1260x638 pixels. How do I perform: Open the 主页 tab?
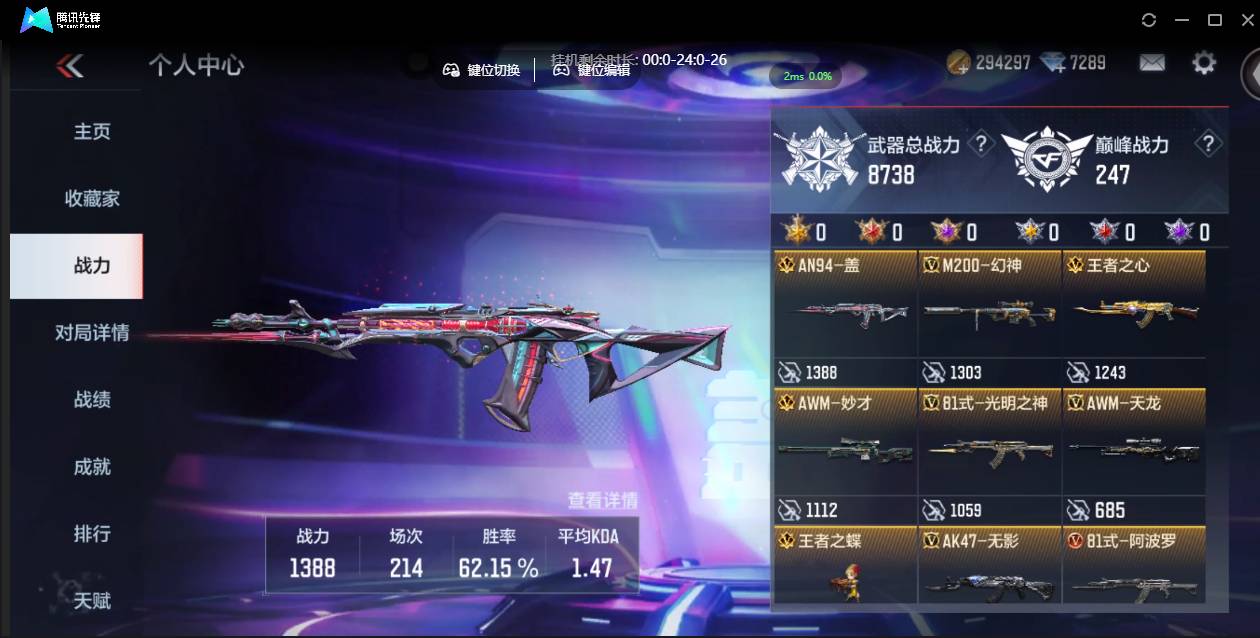[x=91, y=132]
